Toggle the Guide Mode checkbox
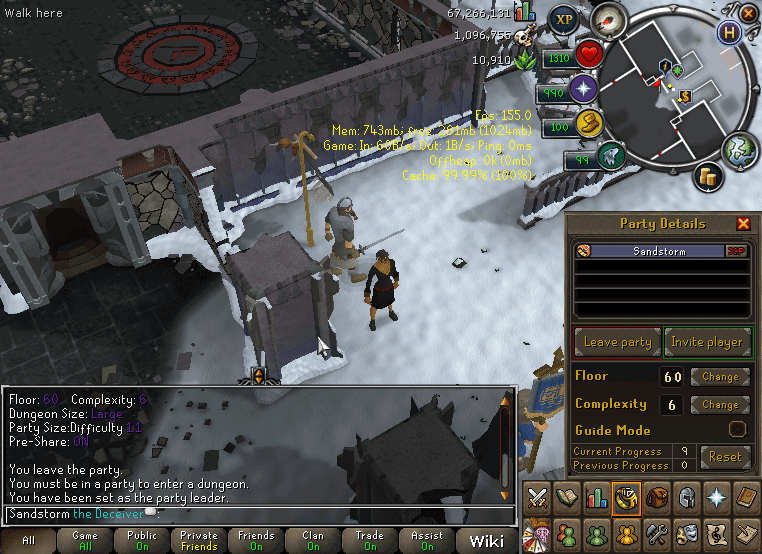 tap(737, 430)
